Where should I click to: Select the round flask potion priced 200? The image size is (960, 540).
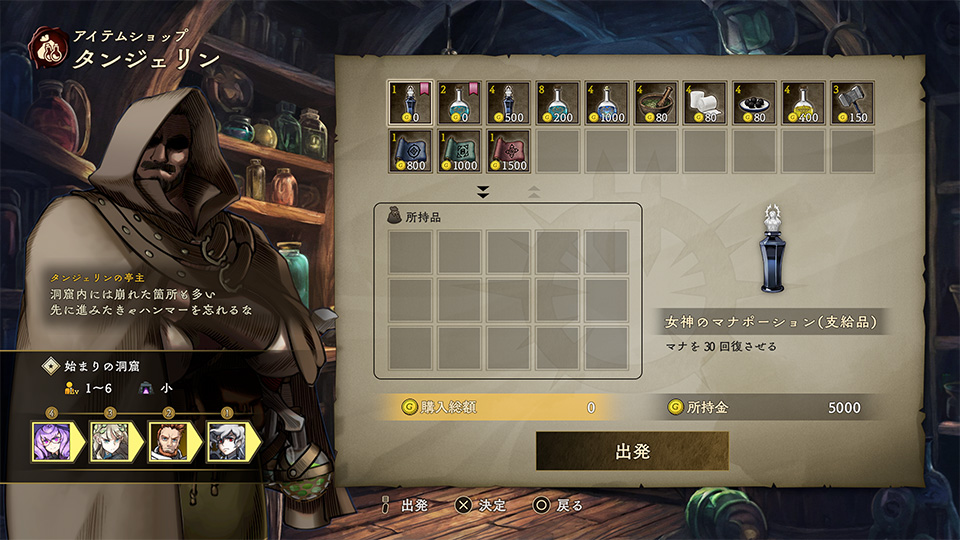(x=556, y=103)
